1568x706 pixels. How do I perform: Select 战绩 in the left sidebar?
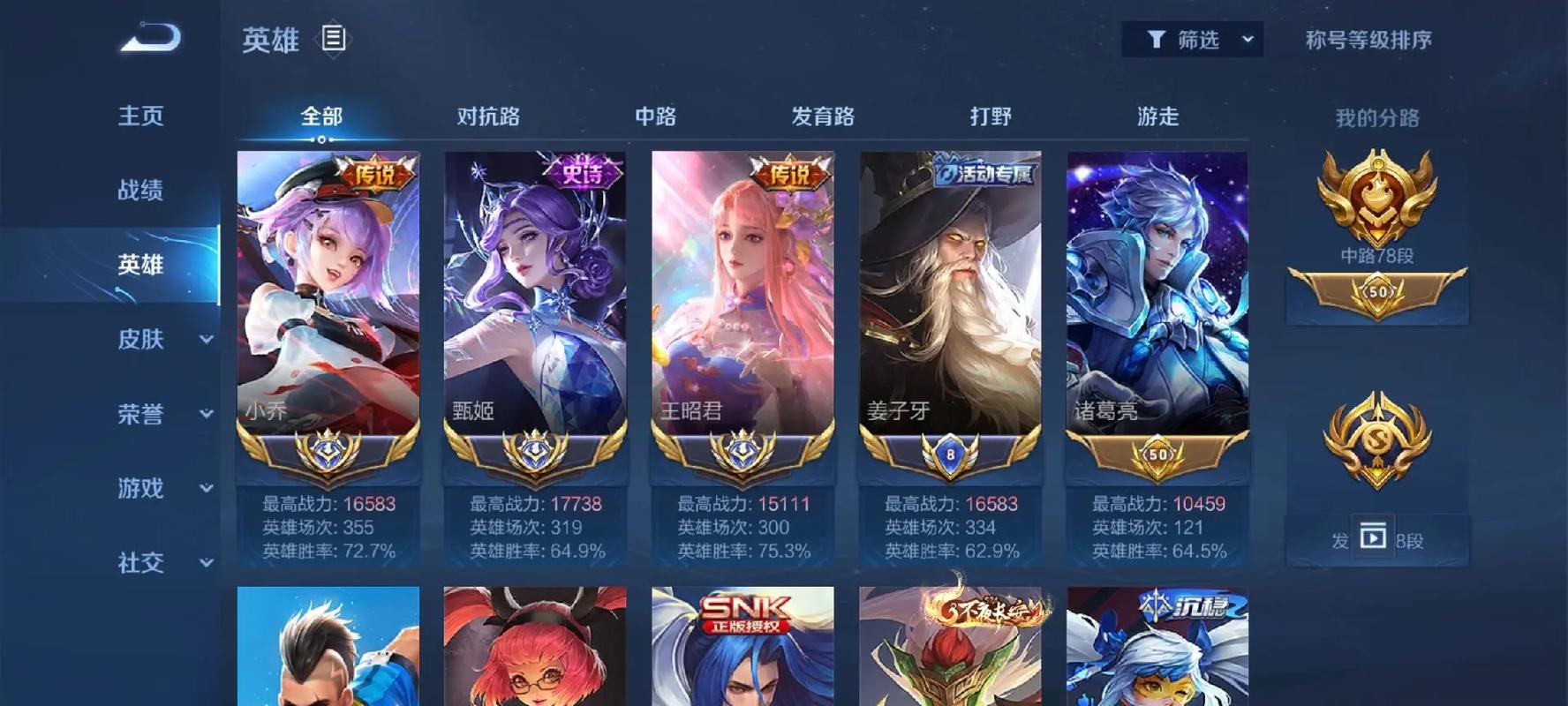click(139, 188)
